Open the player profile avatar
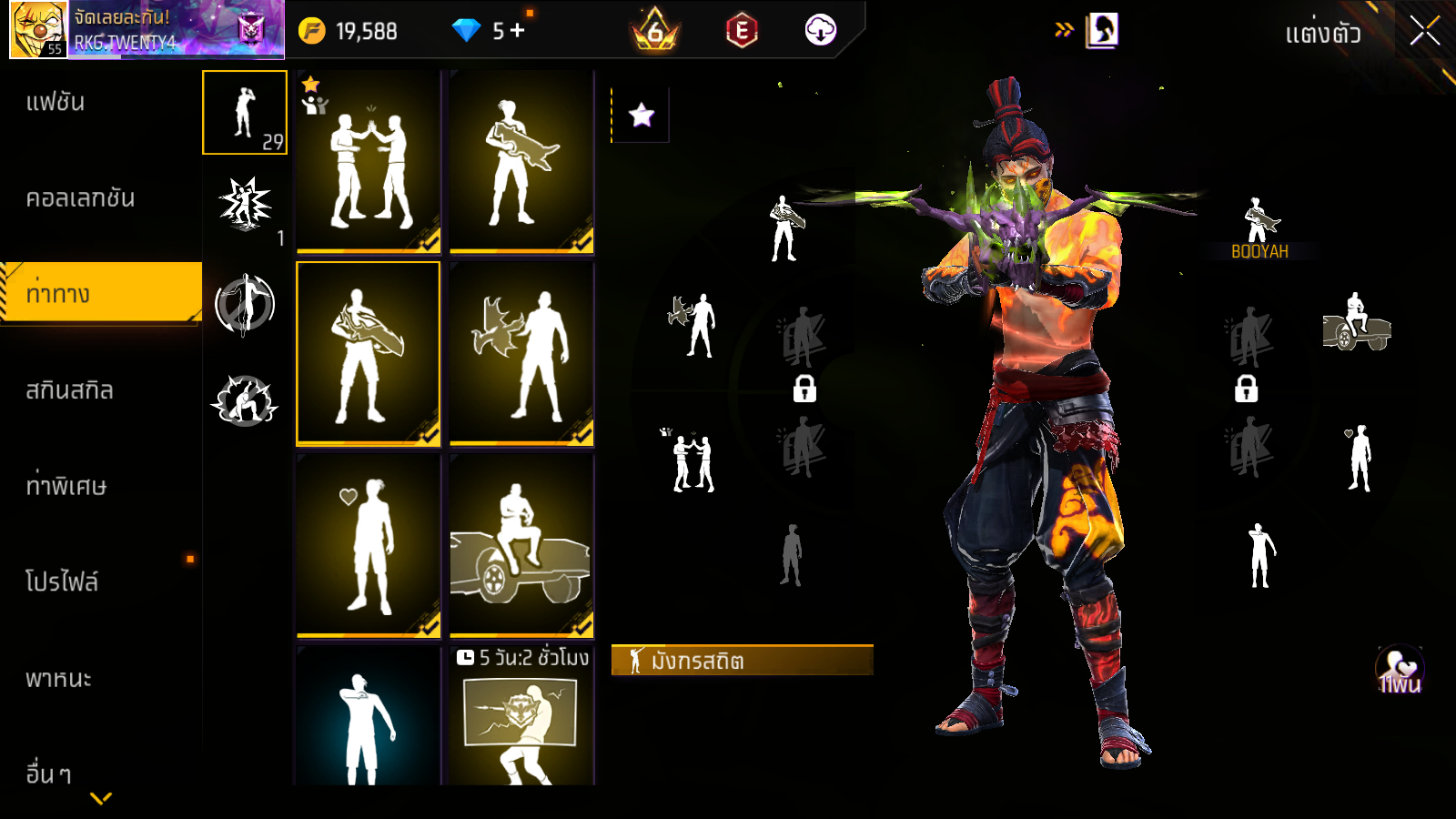1456x819 pixels. (x=38, y=29)
